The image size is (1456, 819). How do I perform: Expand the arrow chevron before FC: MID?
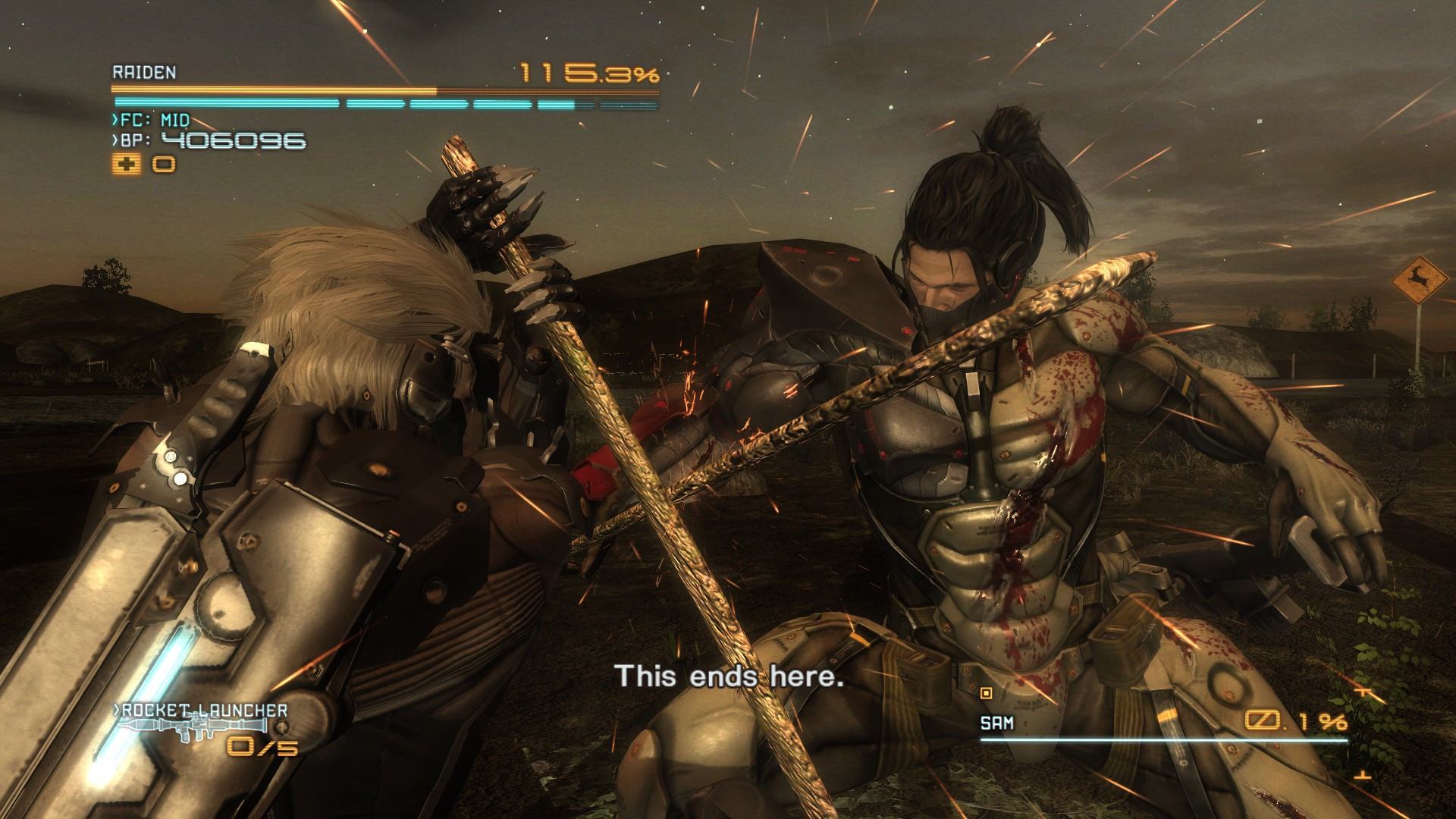pyautogui.click(x=114, y=118)
